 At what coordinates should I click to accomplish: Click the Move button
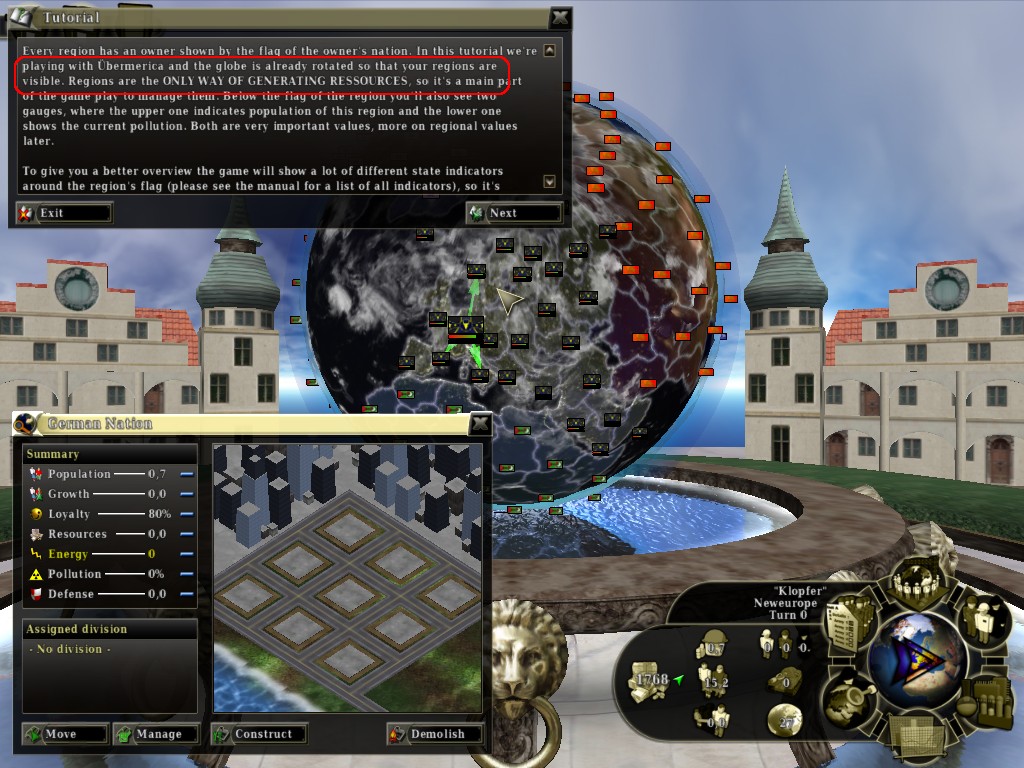pos(65,734)
